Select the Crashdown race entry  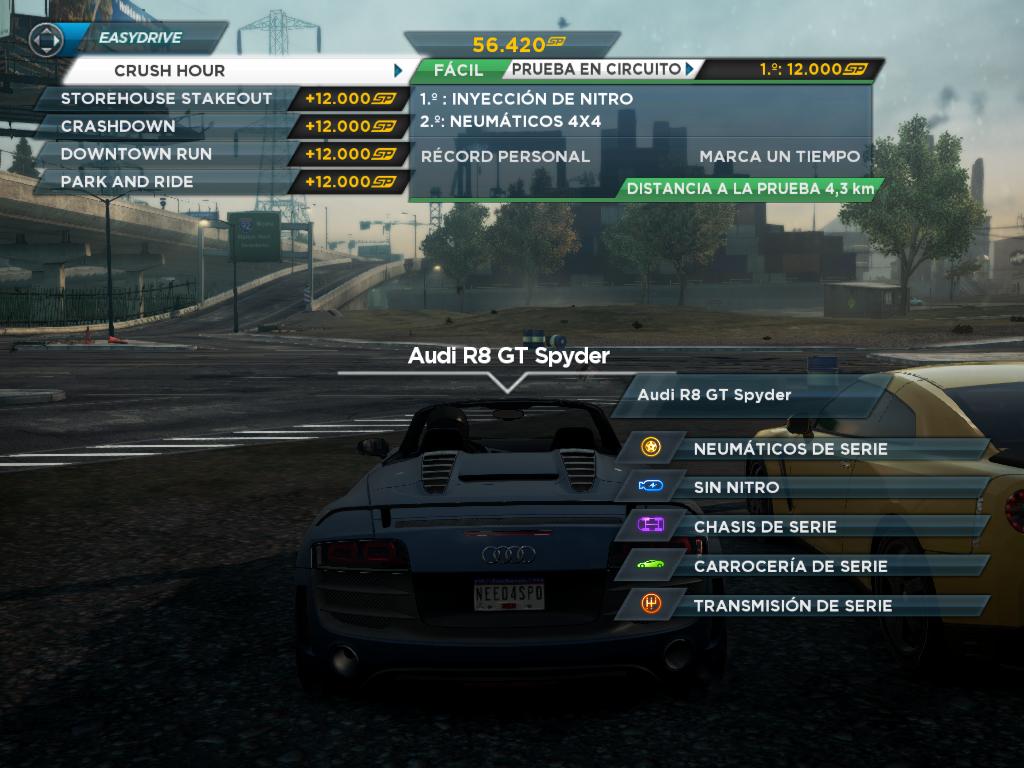click(118, 127)
